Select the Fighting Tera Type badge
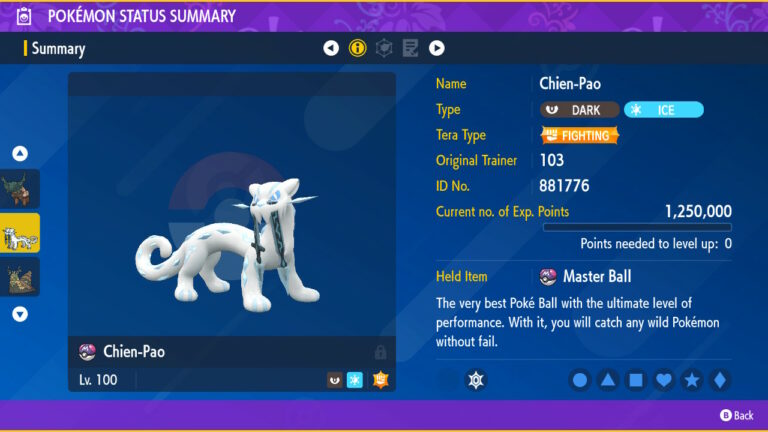 pyautogui.click(x=580, y=135)
